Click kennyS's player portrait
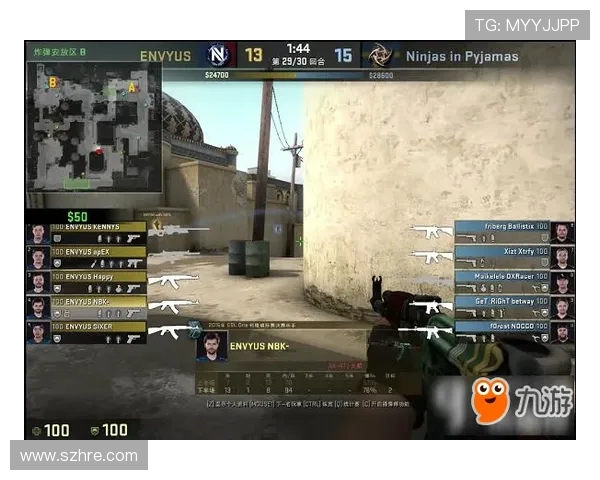The height and width of the screenshot is (480, 600). tap(37, 233)
